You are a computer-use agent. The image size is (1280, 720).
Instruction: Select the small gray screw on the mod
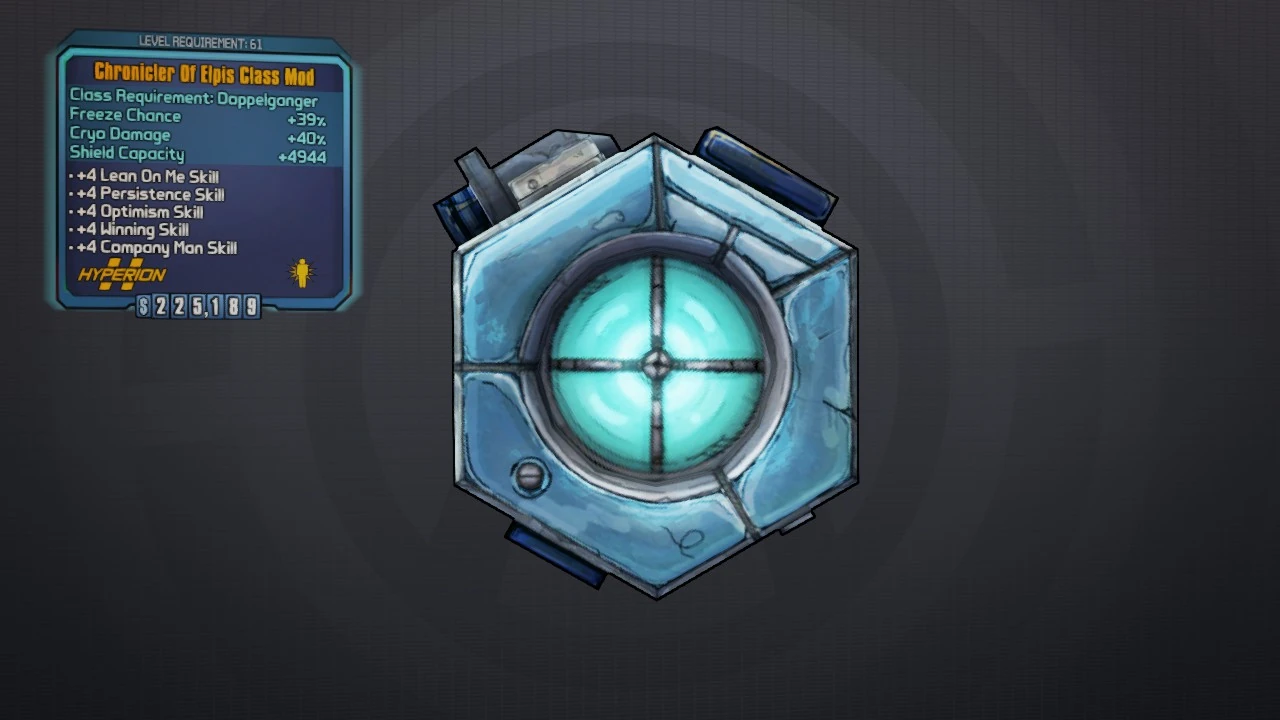[530, 477]
